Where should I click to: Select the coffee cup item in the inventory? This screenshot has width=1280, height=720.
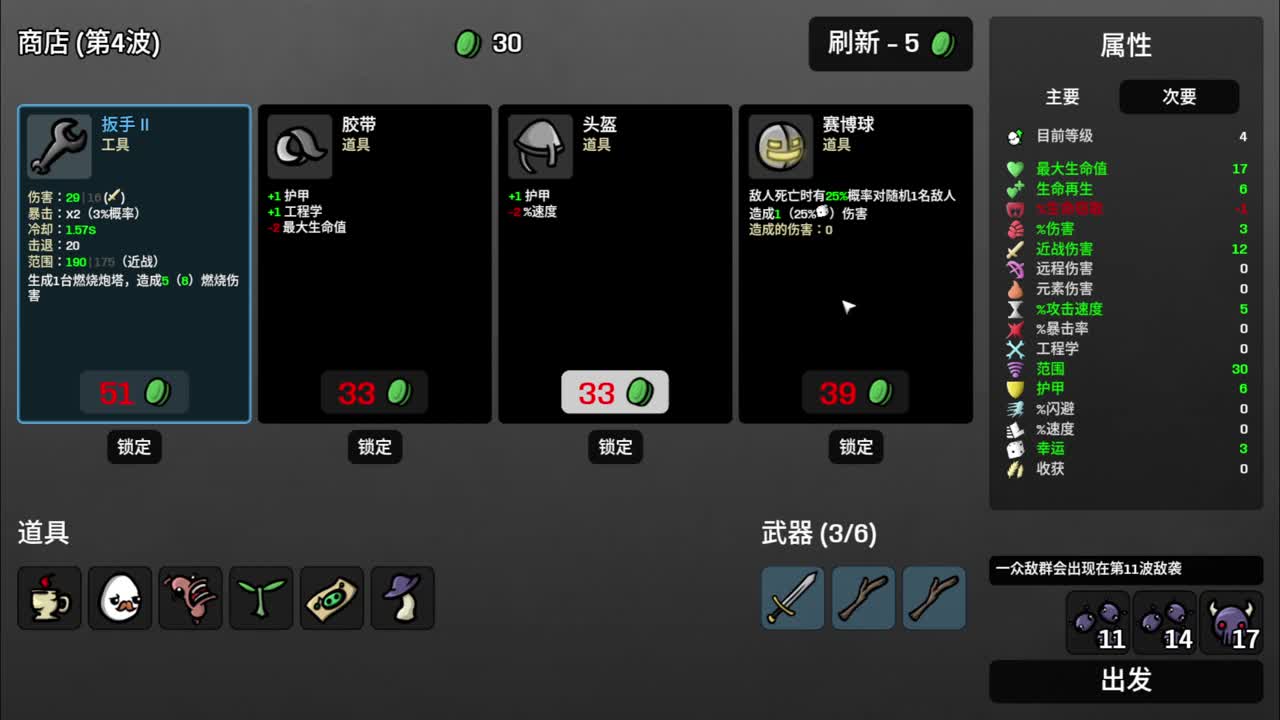point(49,597)
